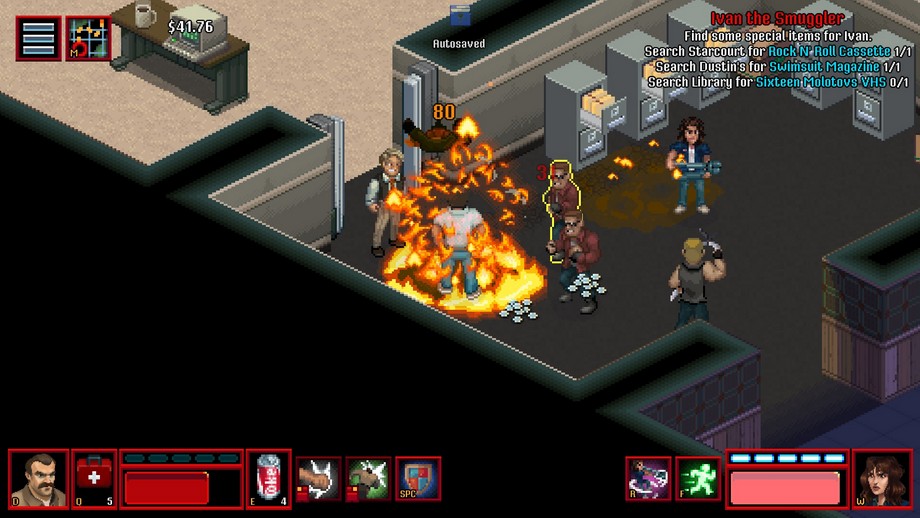Select Hopper's character portrait

[38, 478]
